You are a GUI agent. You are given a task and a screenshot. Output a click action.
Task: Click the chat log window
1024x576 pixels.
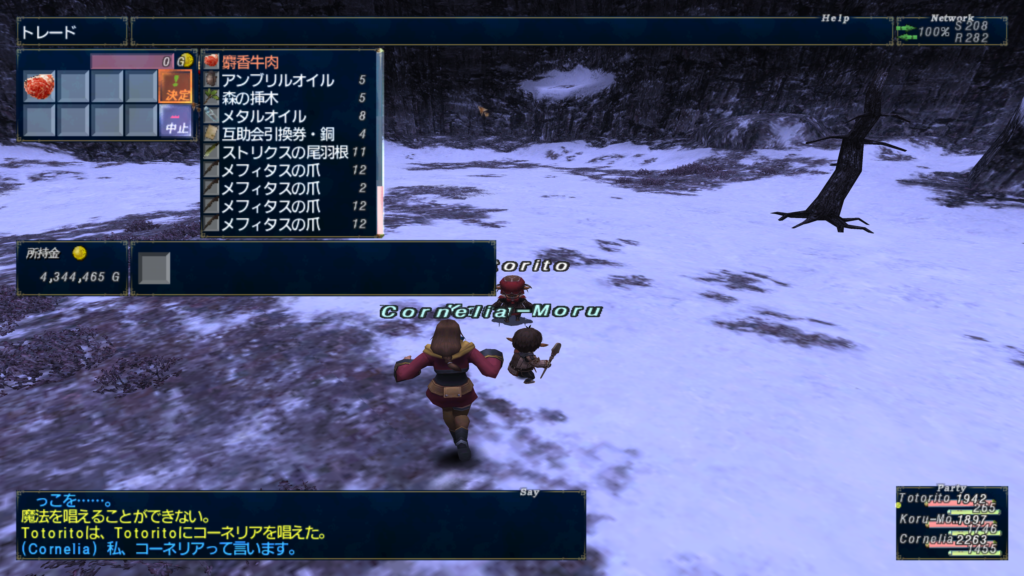[x=300, y=525]
